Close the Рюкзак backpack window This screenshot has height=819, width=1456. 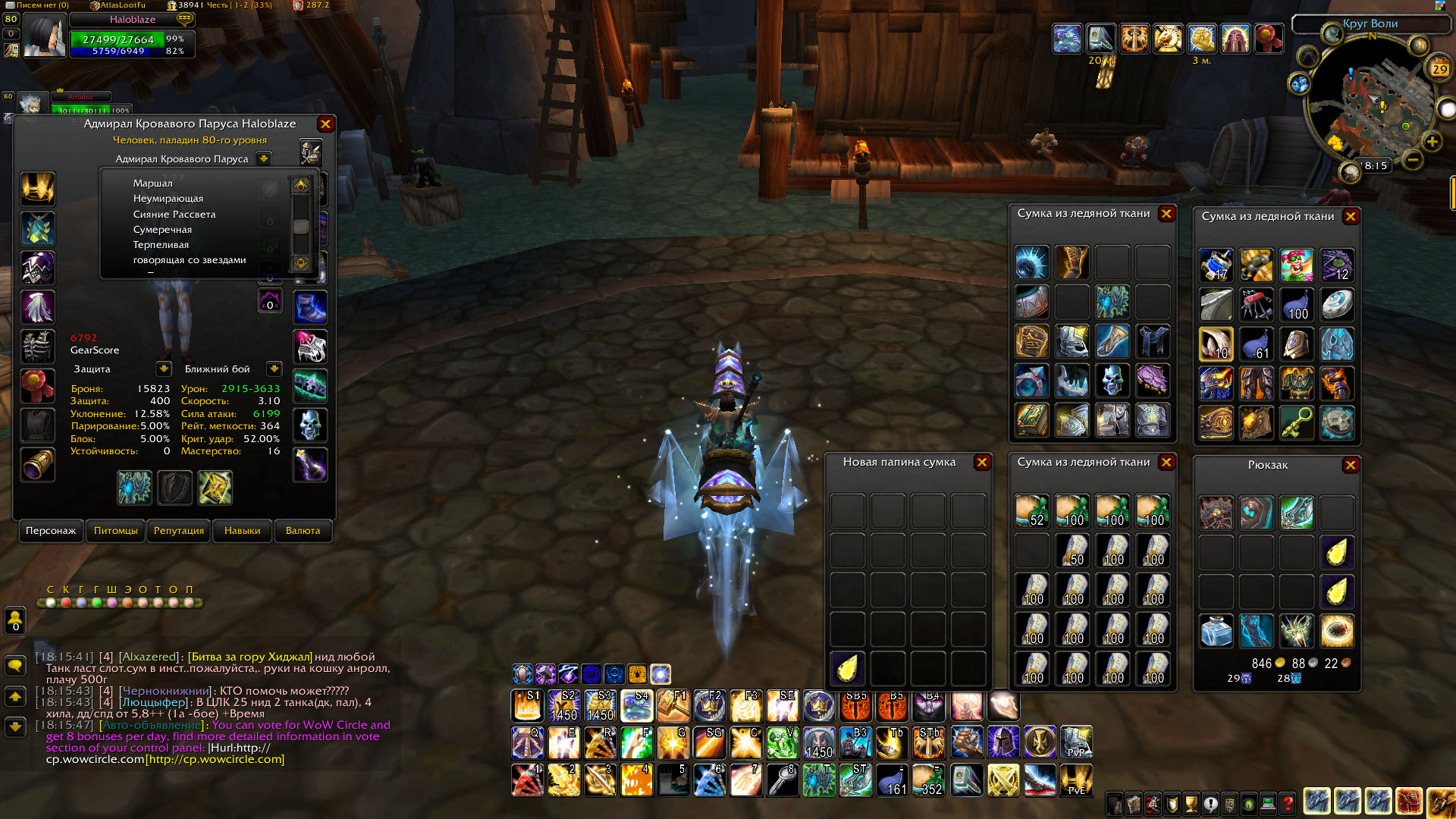pos(1351,466)
